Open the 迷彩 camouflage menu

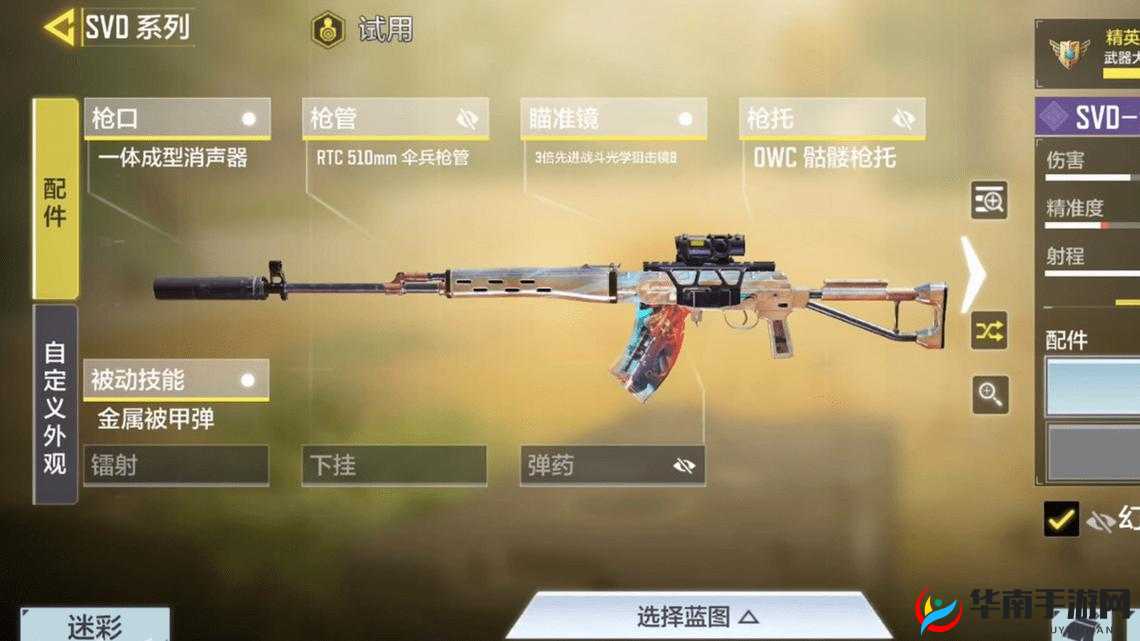95,626
